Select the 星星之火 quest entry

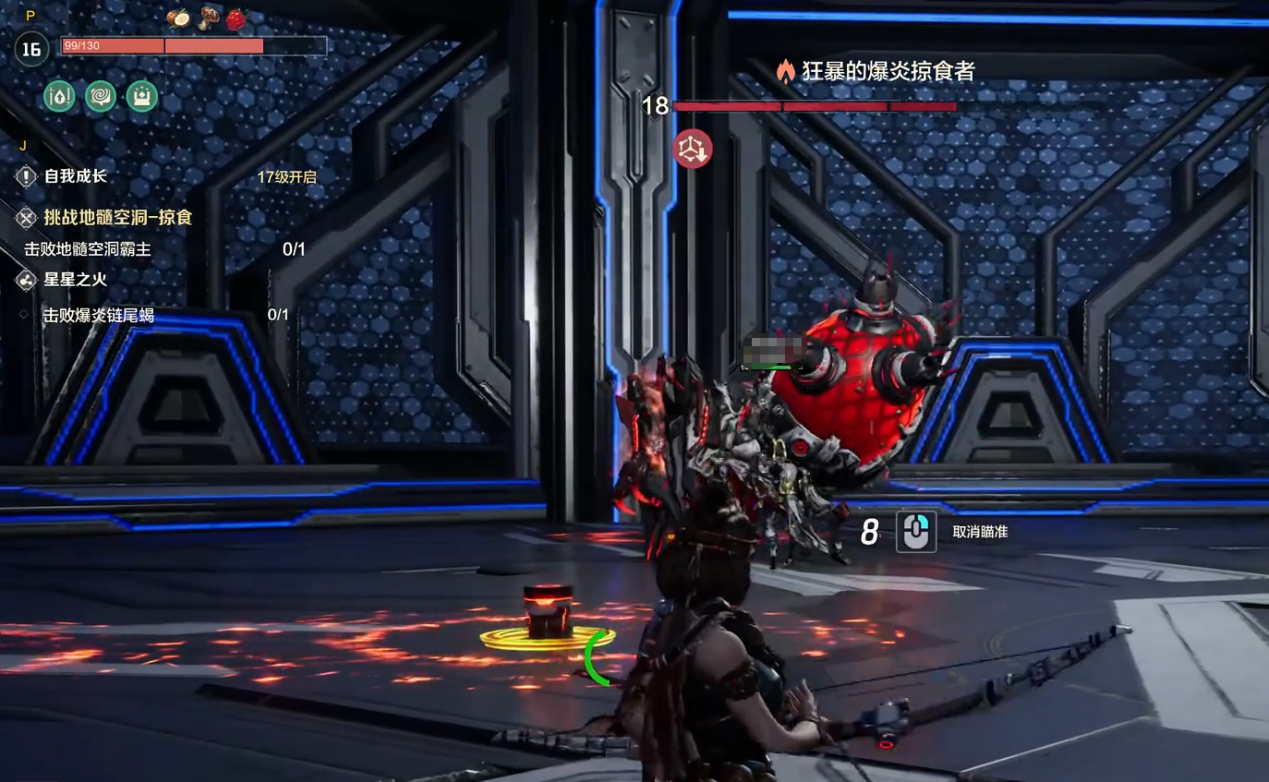(75, 280)
